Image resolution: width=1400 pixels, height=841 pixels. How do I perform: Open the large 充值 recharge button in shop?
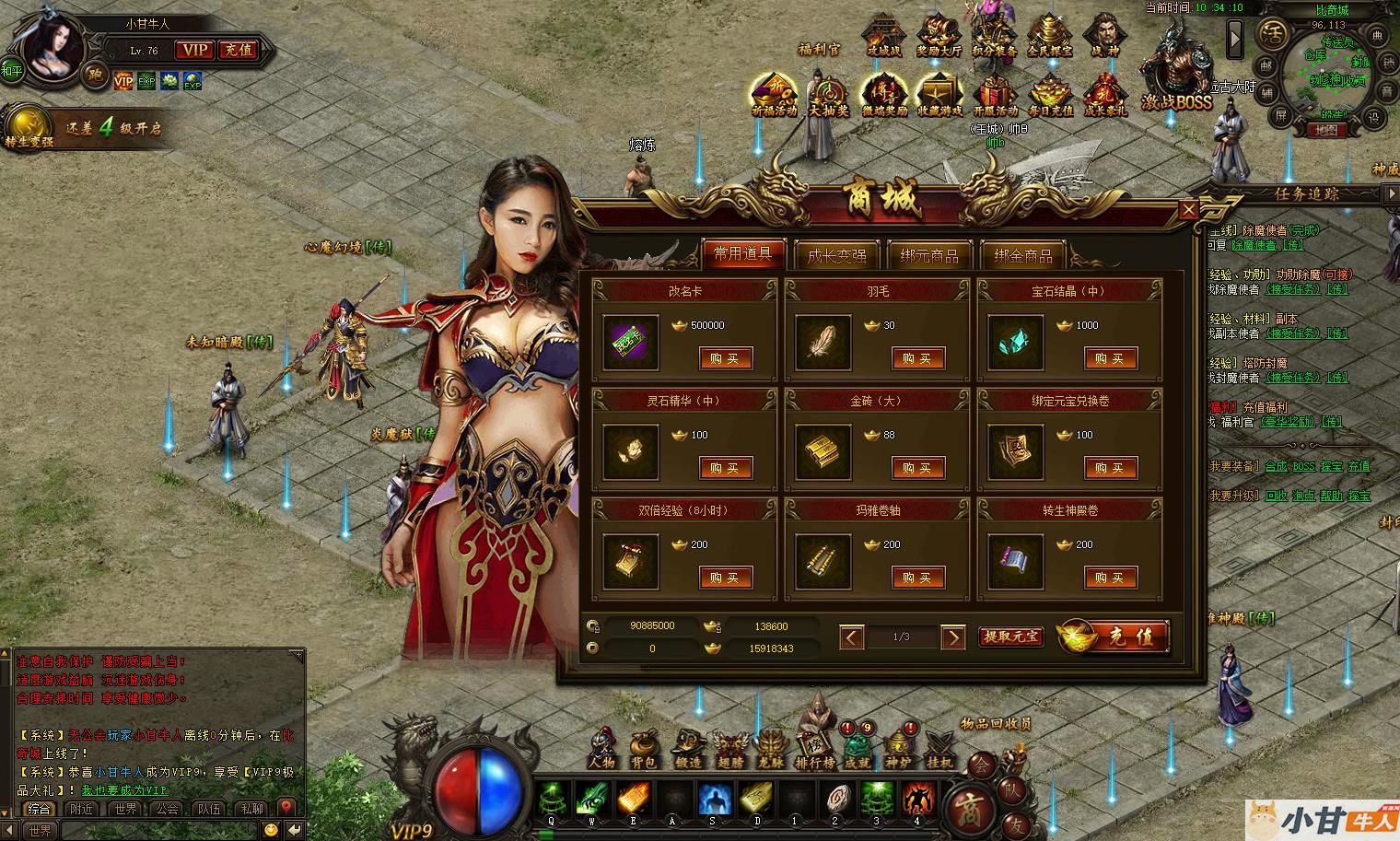[x=1114, y=637]
